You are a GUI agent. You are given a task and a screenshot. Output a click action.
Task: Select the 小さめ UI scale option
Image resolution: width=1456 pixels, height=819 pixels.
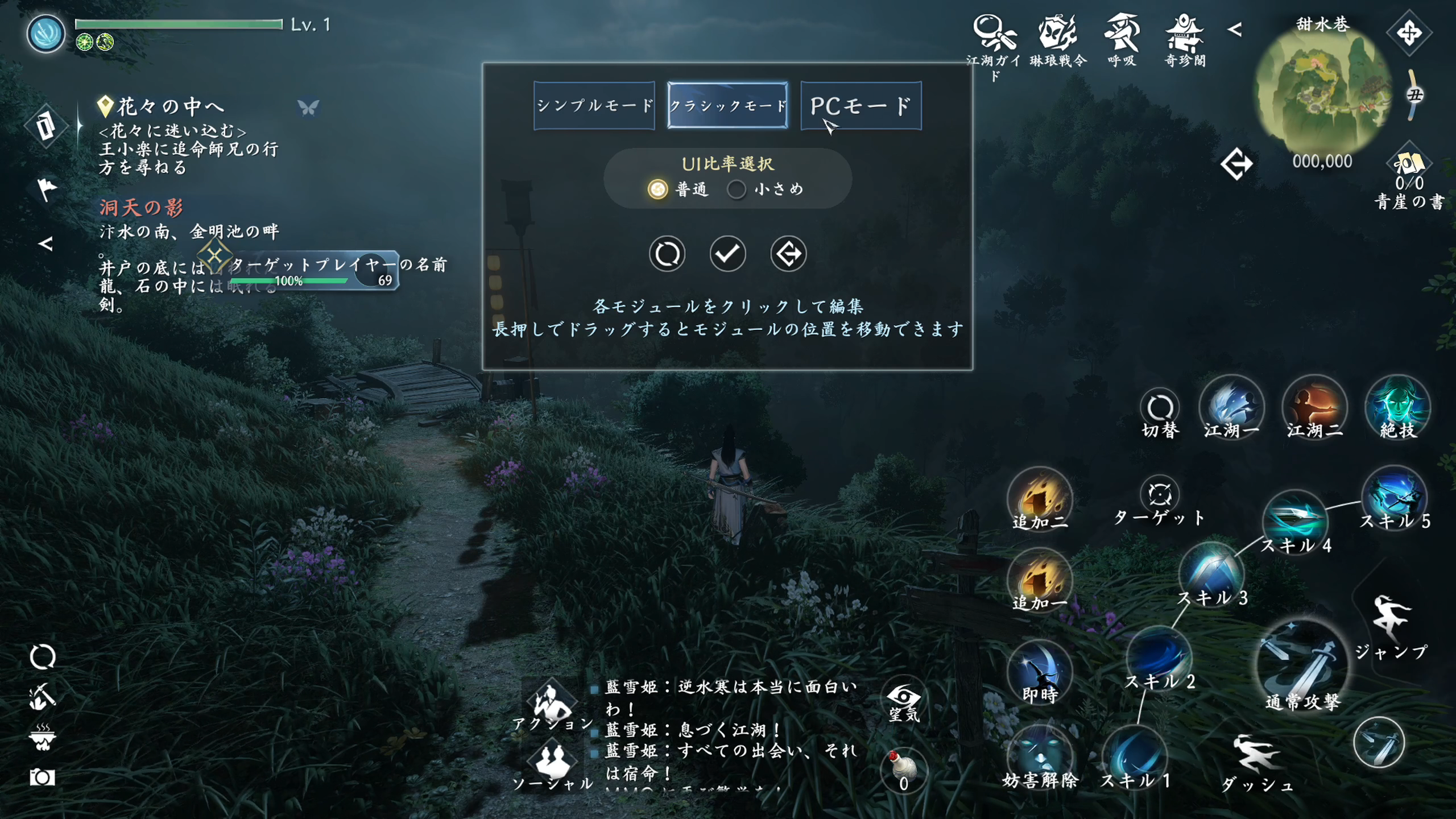pos(738,190)
